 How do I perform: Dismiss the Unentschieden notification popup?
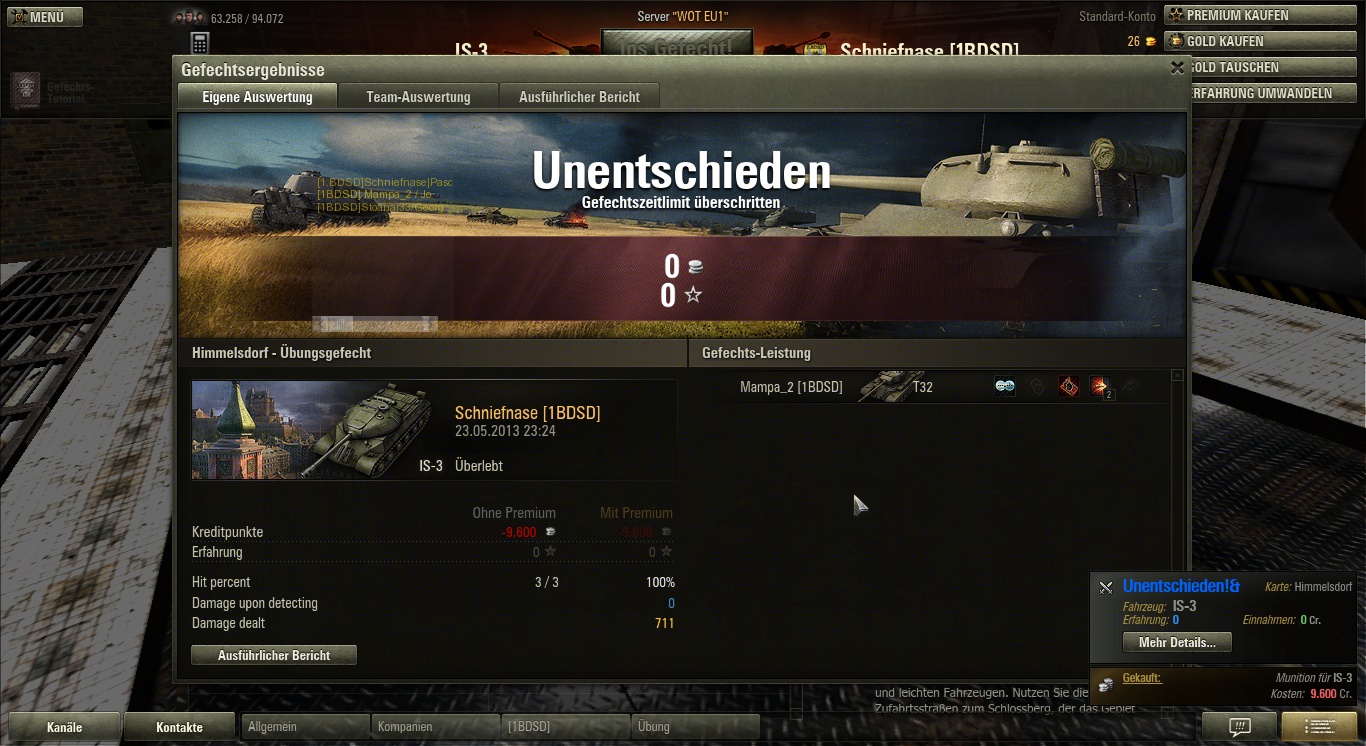(x=1105, y=588)
